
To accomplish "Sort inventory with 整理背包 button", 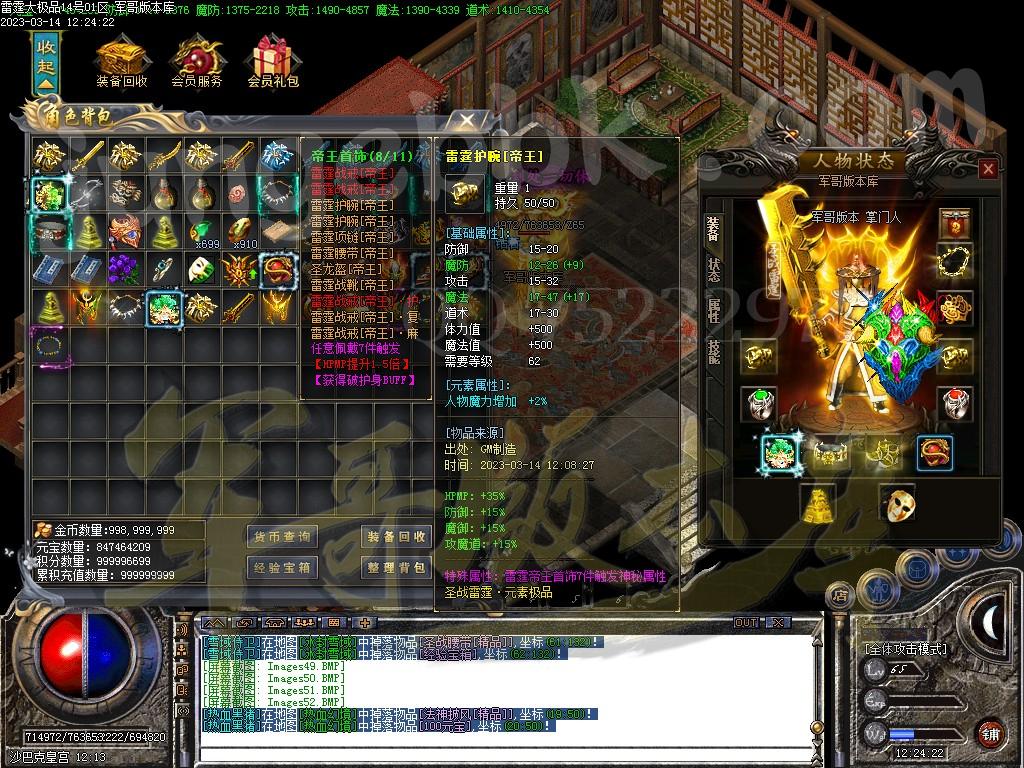I will click(396, 568).
